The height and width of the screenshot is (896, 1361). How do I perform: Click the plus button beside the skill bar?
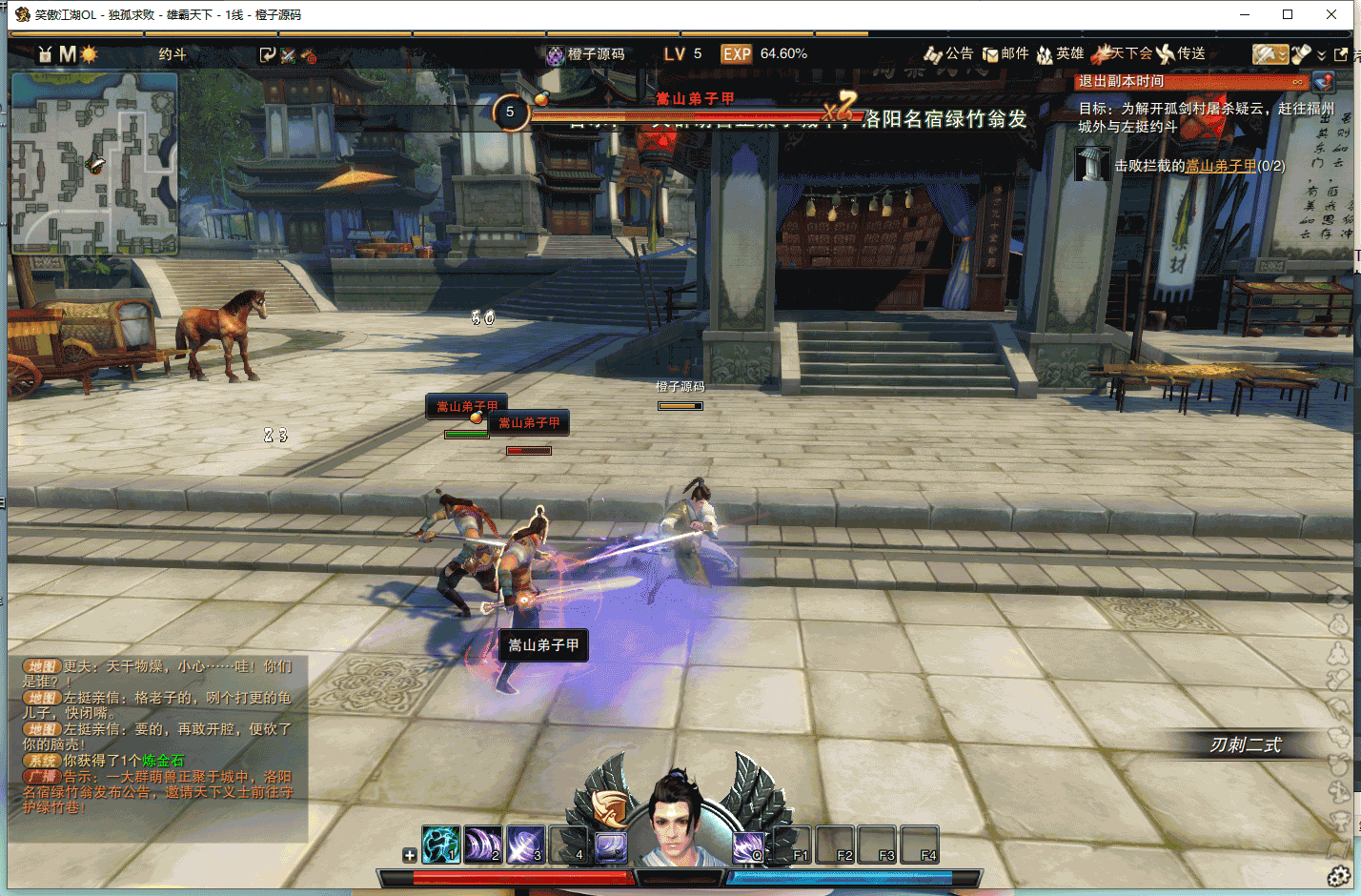(x=410, y=855)
